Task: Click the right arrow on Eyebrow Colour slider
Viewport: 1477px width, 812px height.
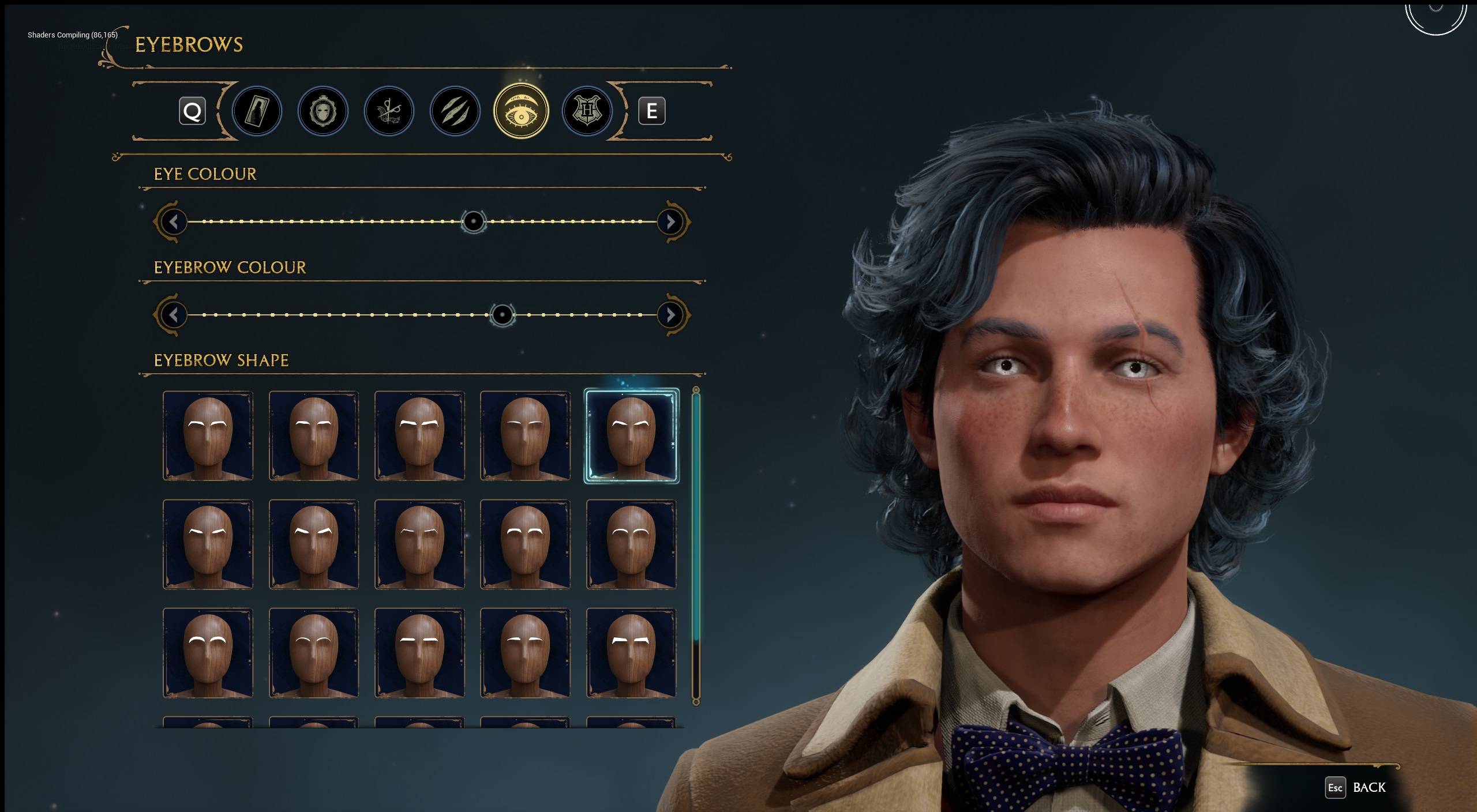Action: (670, 315)
